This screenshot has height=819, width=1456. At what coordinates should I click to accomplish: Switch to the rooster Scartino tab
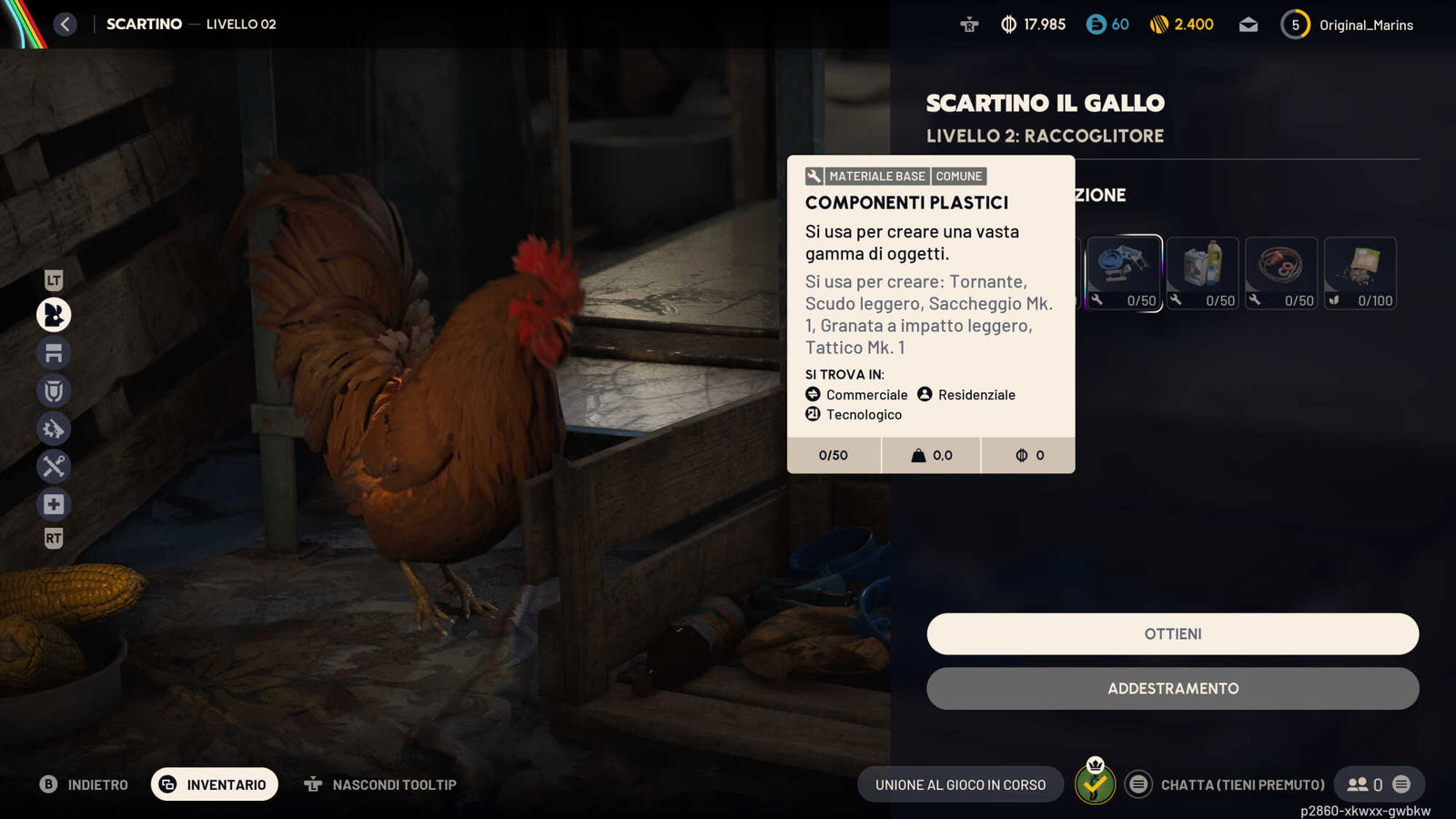coord(54,315)
